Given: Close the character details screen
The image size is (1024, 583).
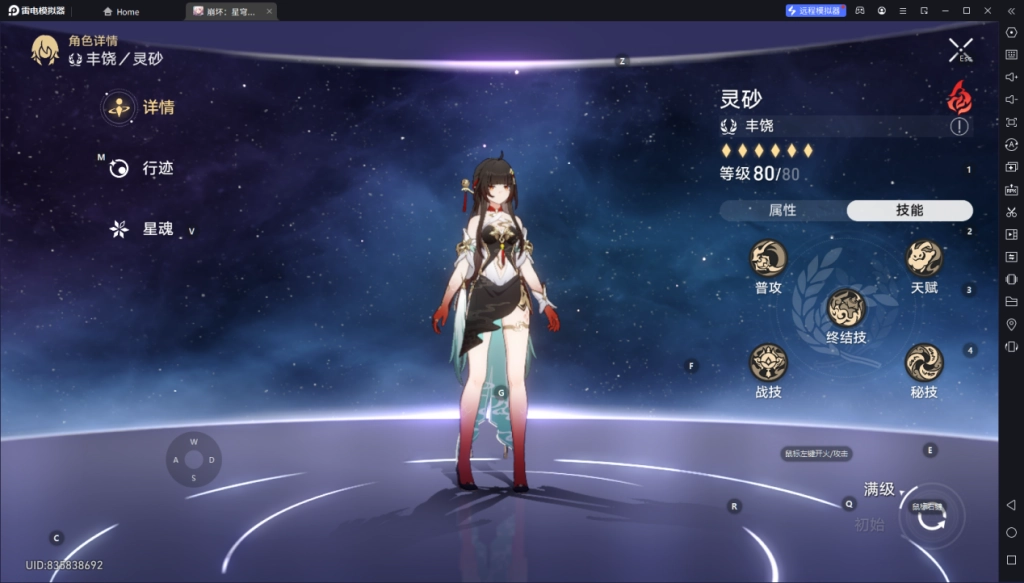Looking at the screenshot, I should 960,49.
